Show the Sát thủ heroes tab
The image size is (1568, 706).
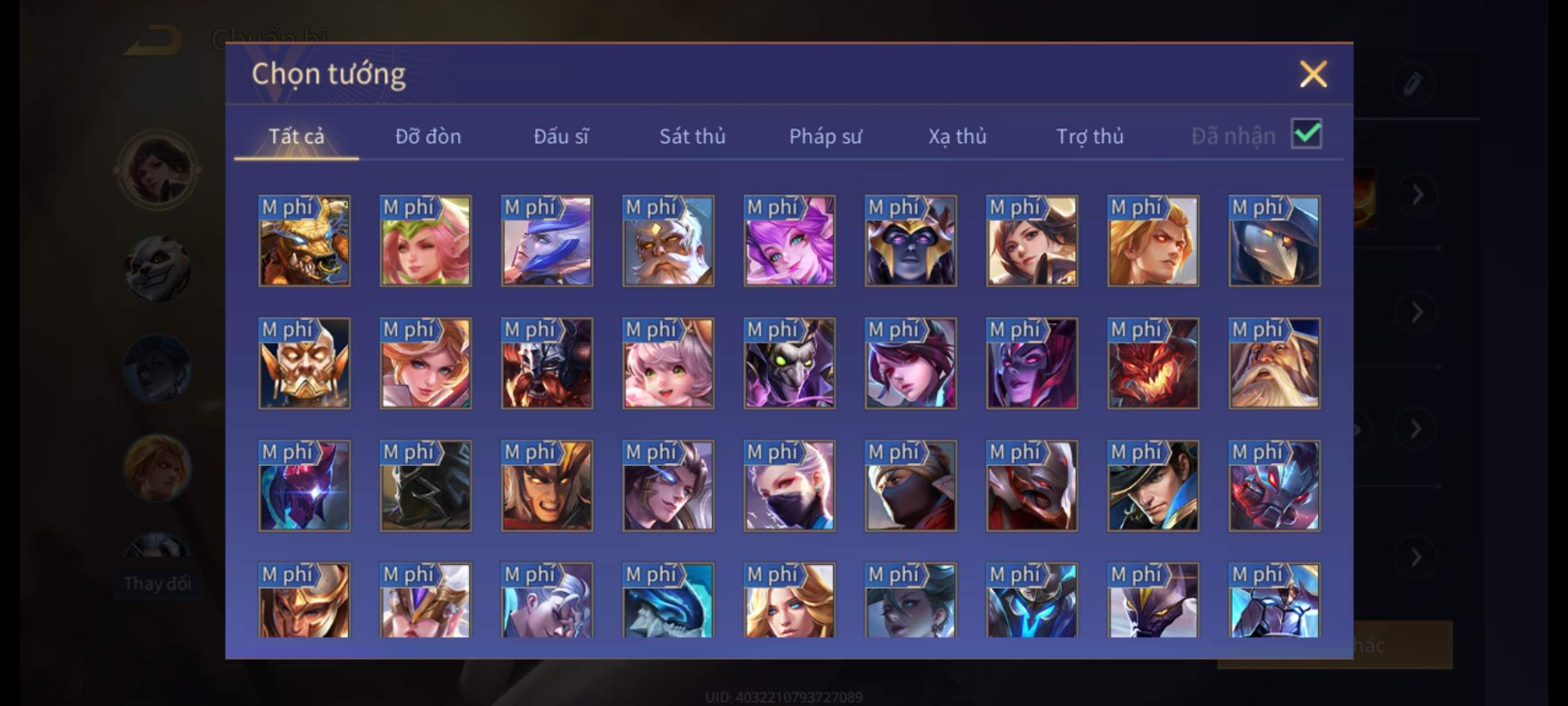[692, 136]
